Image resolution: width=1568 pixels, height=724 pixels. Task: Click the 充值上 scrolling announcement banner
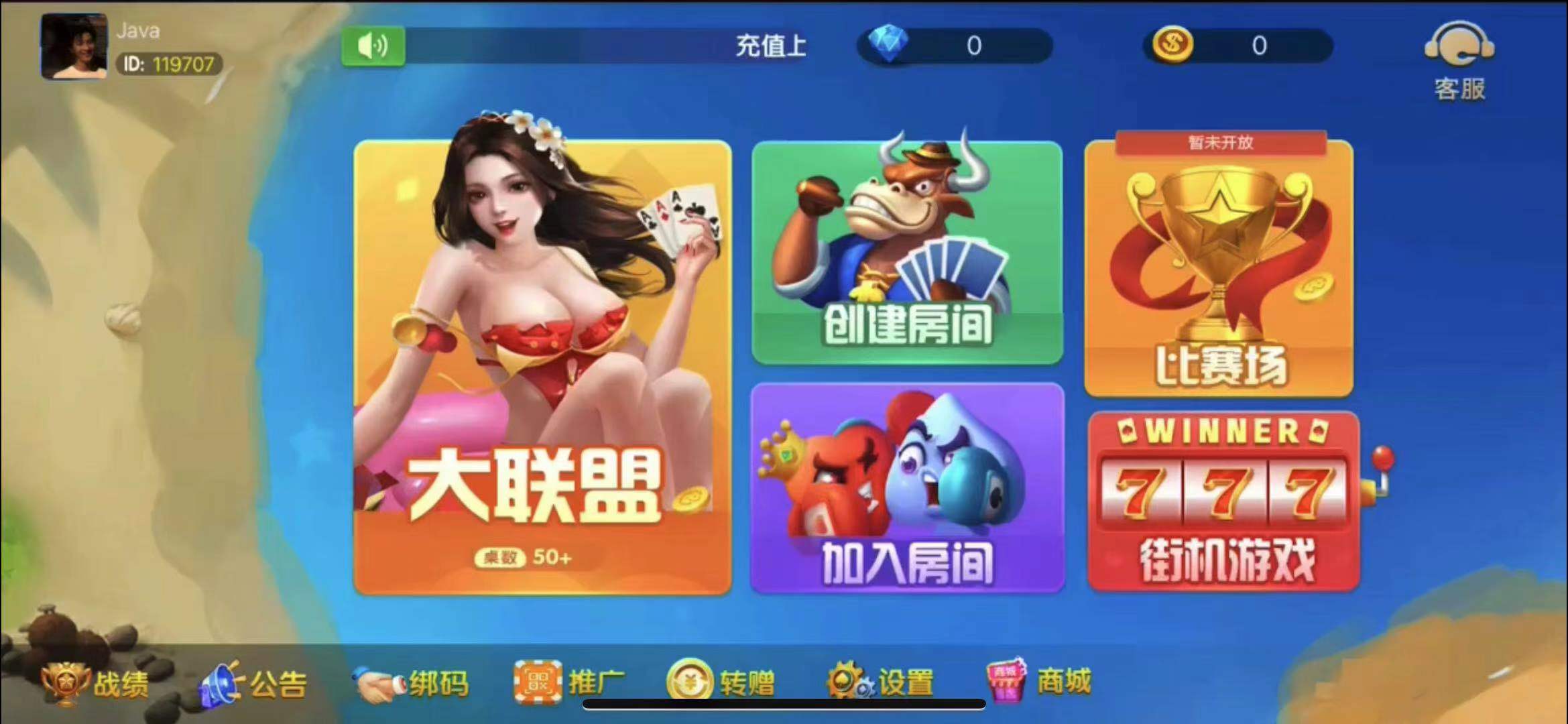click(x=771, y=46)
